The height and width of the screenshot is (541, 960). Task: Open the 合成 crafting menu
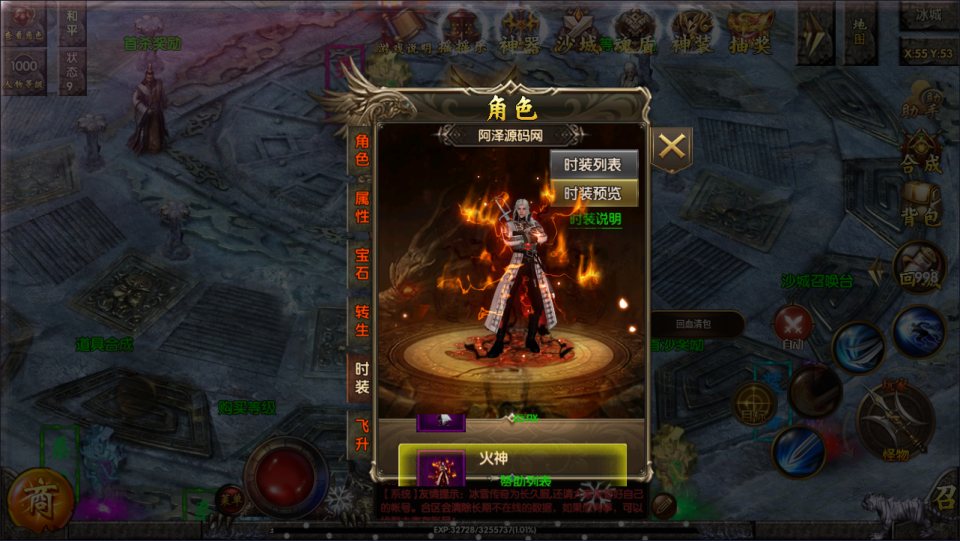click(x=920, y=152)
